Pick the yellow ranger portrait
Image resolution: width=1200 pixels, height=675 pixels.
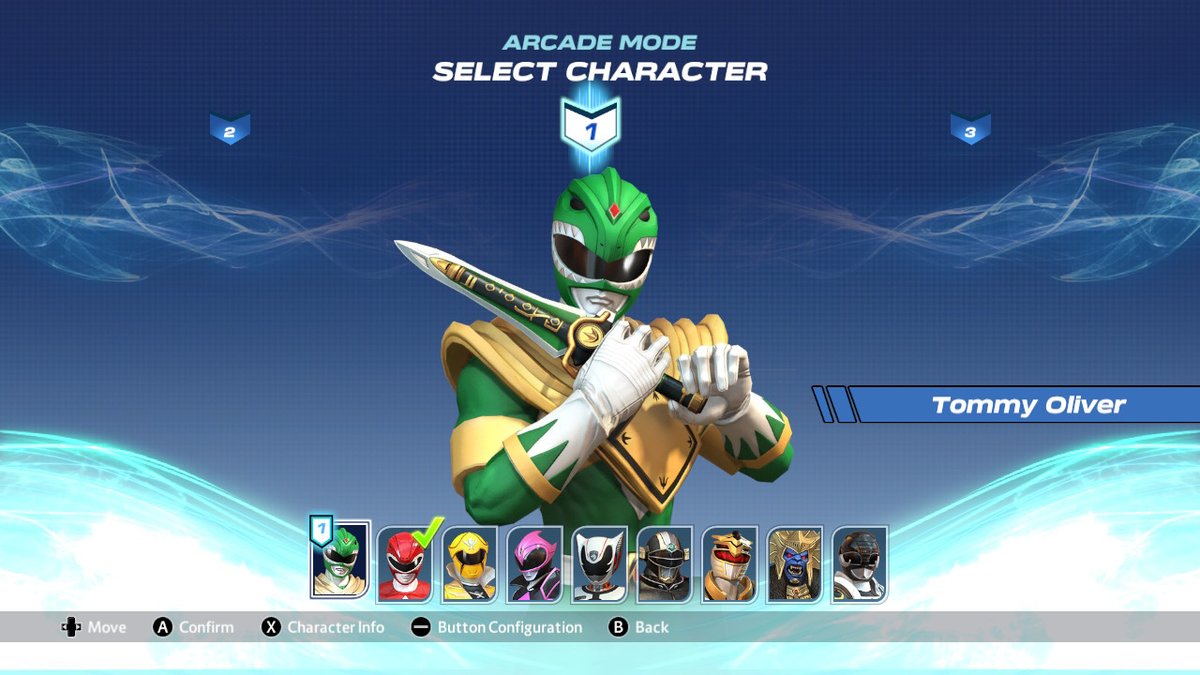[x=469, y=565]
